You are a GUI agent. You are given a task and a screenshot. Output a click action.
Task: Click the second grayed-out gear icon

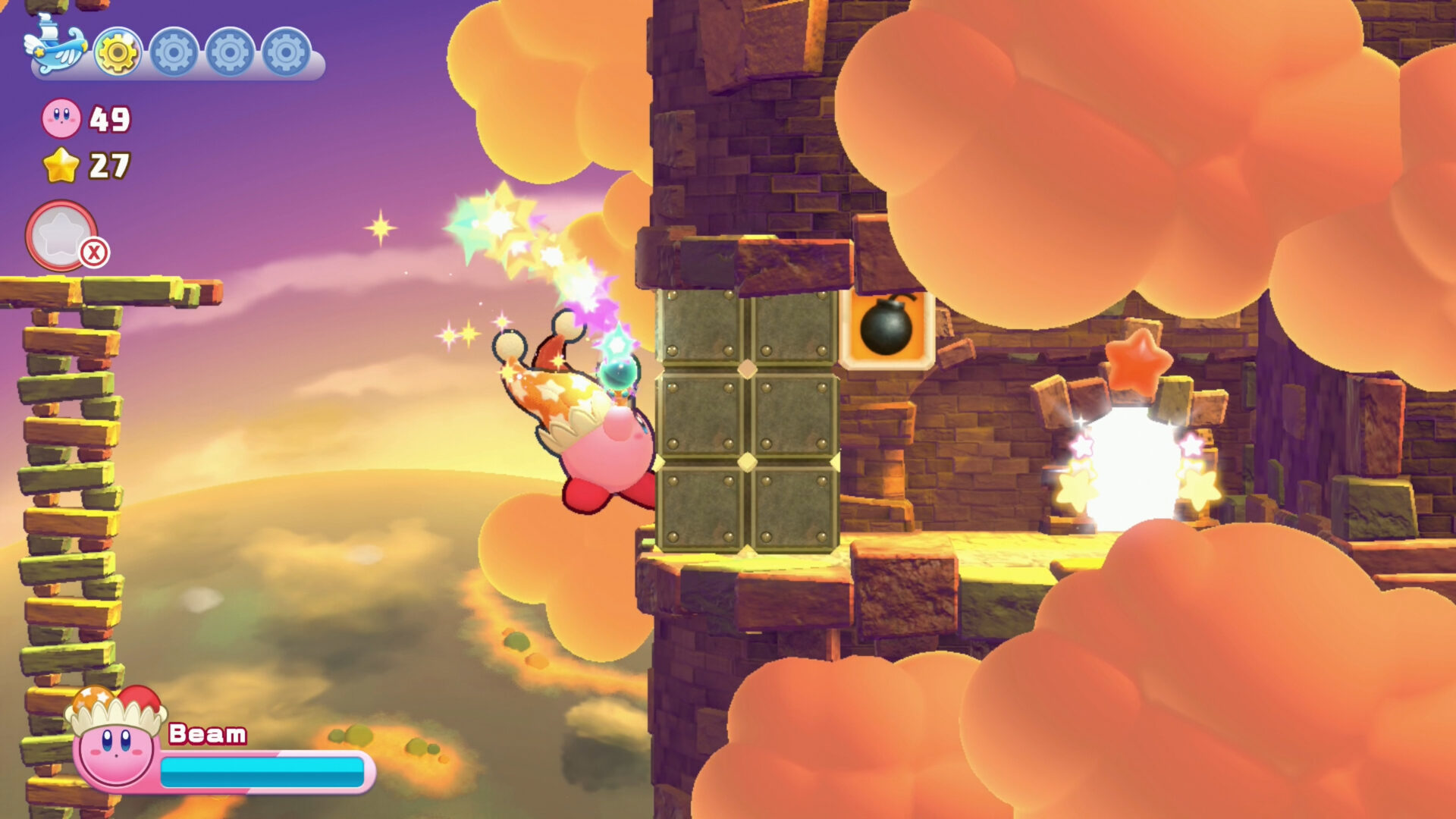[x=173, y=53]
